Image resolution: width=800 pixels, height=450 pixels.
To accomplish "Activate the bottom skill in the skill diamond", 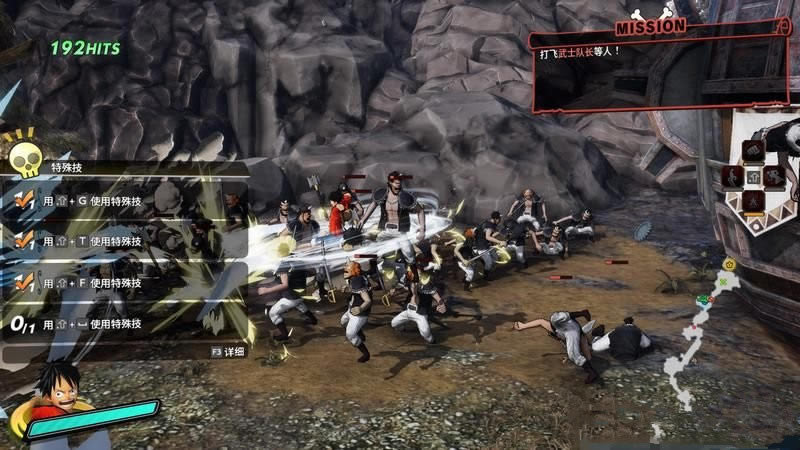I will pyautogui.click(x=754, y=201).
